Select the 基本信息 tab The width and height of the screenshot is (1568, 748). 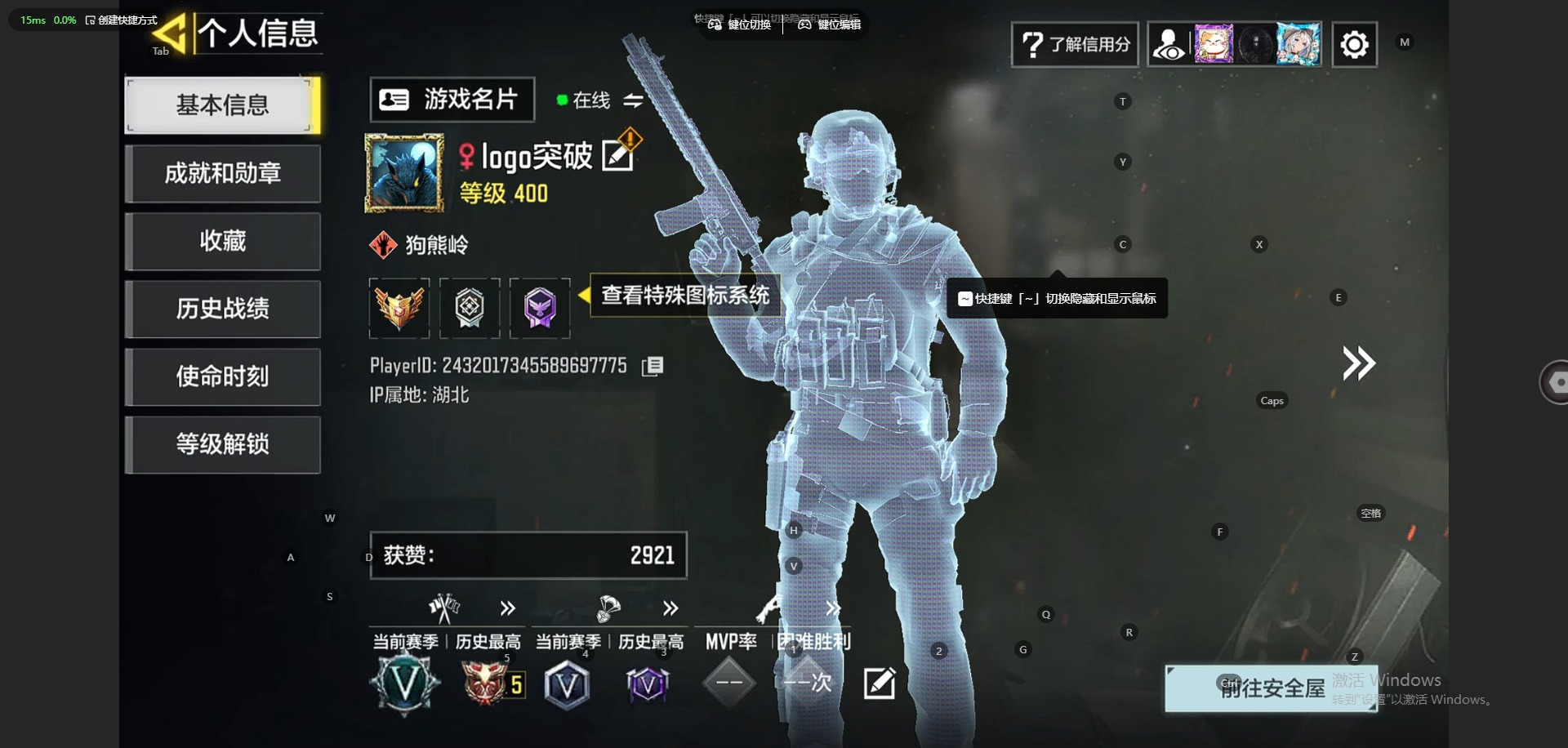point(222,105)
